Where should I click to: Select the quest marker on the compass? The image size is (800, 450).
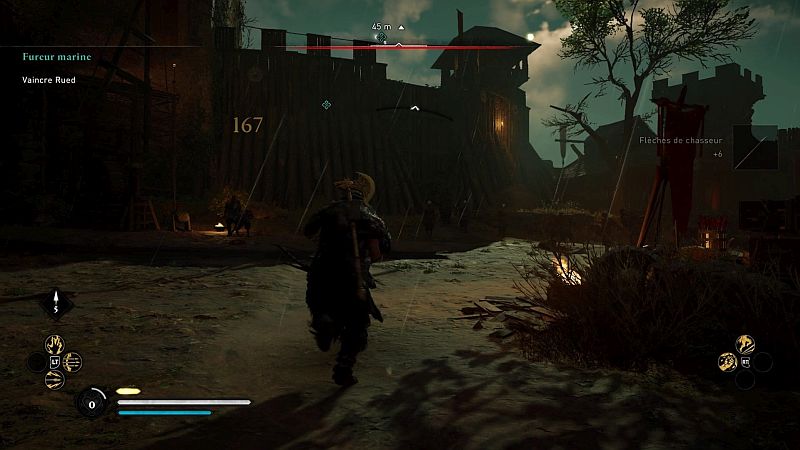pyautogui.click(x=381, y=37)
